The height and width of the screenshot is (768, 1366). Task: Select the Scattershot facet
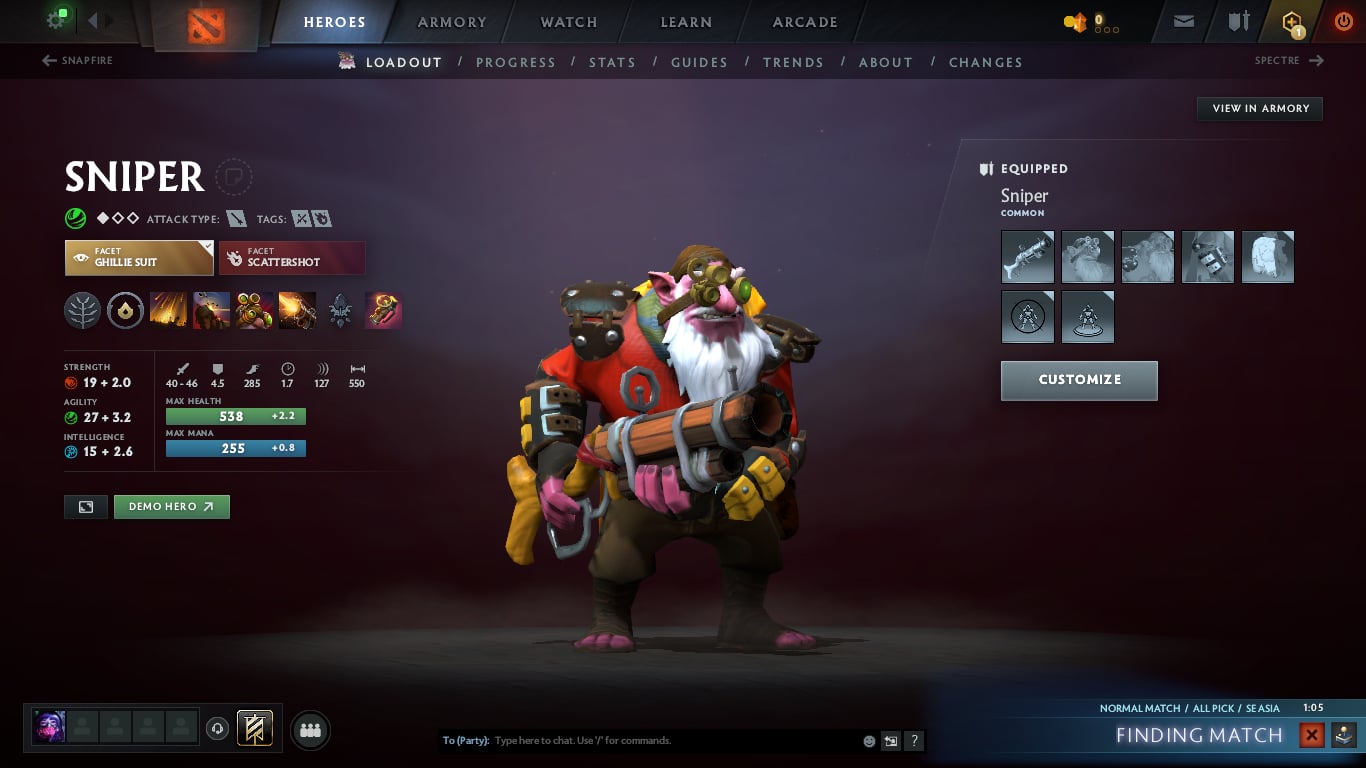pyautogui.click(x=292, y=258)
